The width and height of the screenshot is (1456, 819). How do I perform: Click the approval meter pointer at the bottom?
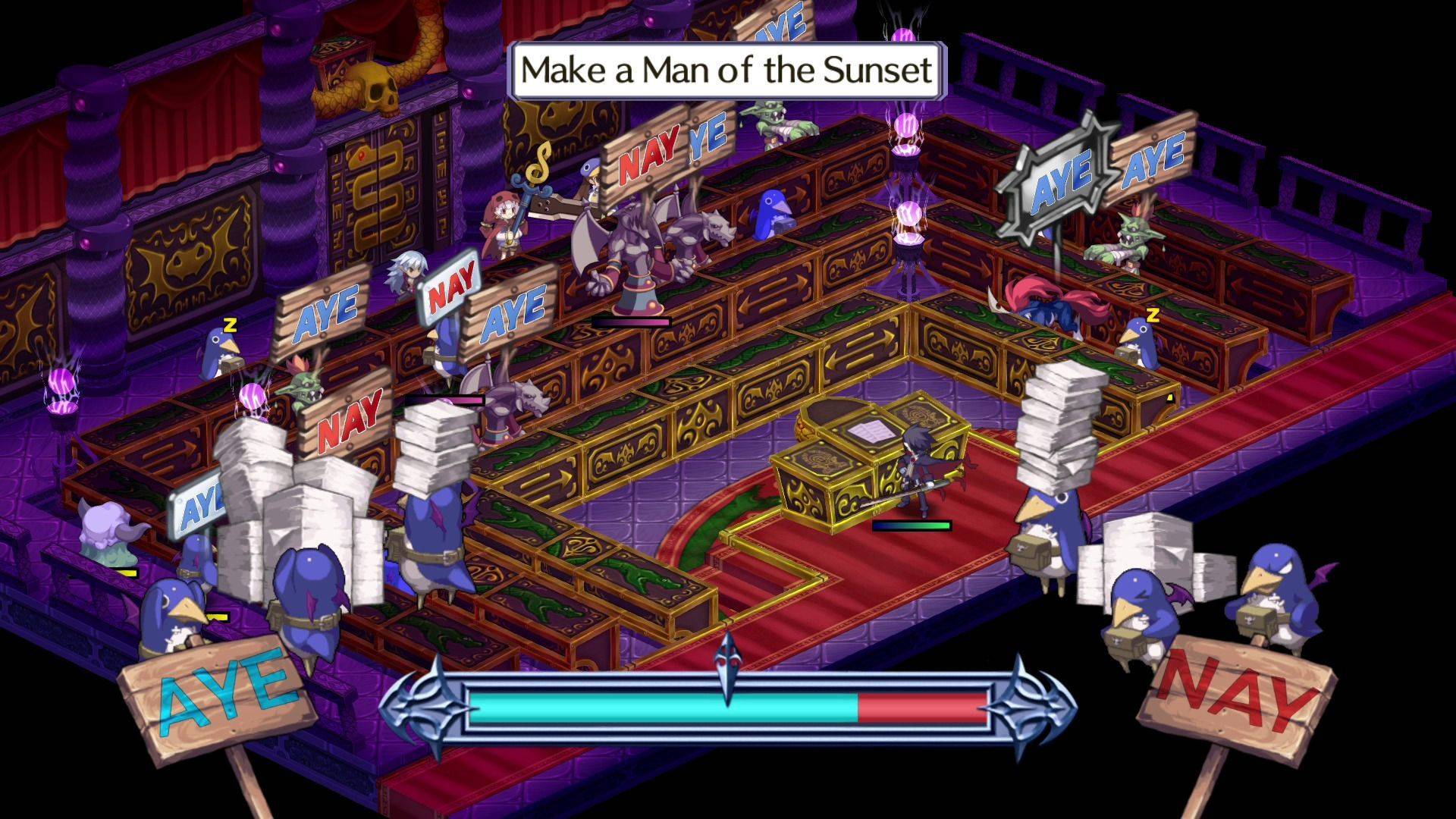click(x=728, y=675)
